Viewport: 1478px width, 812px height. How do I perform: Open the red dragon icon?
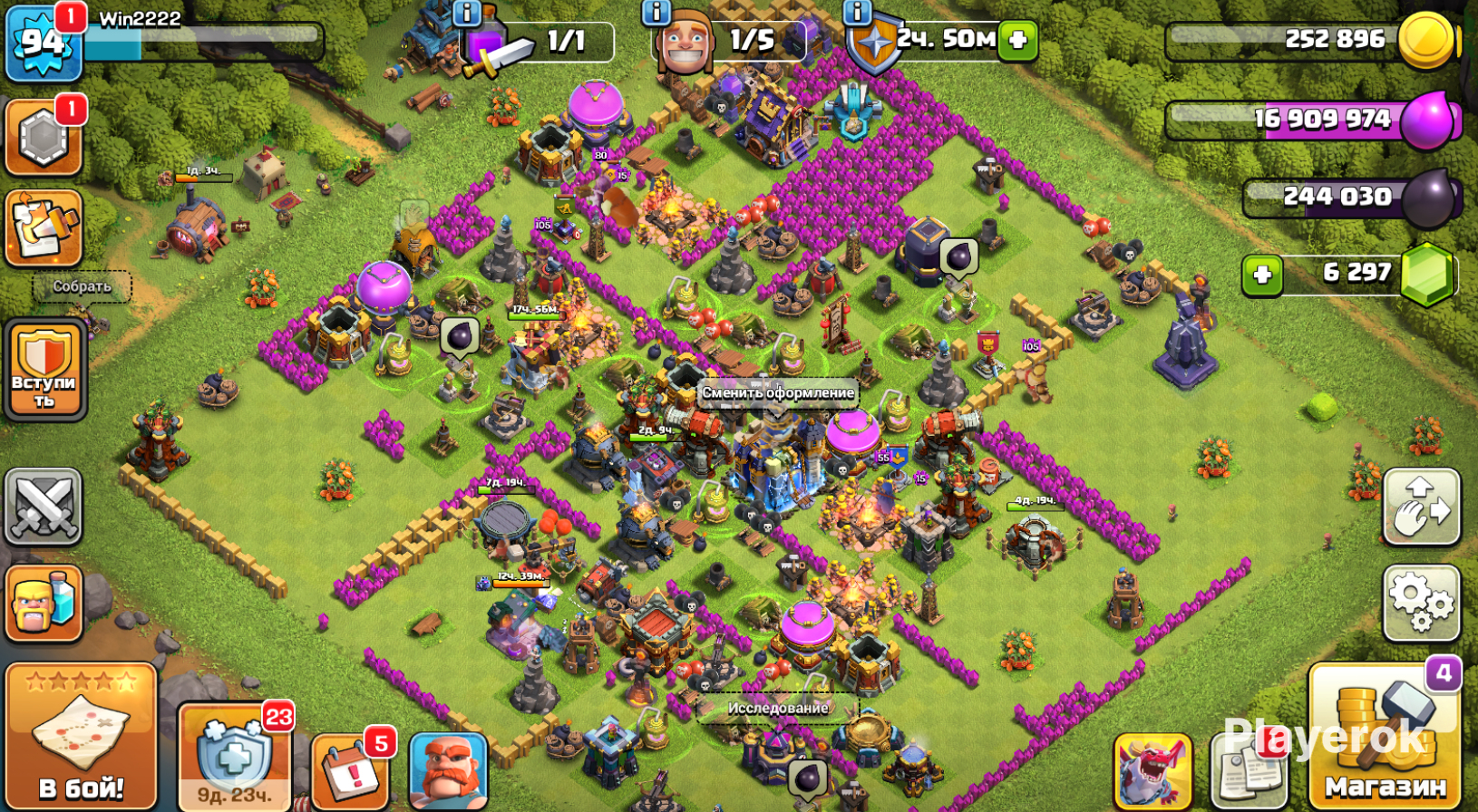click(1152, 770)
